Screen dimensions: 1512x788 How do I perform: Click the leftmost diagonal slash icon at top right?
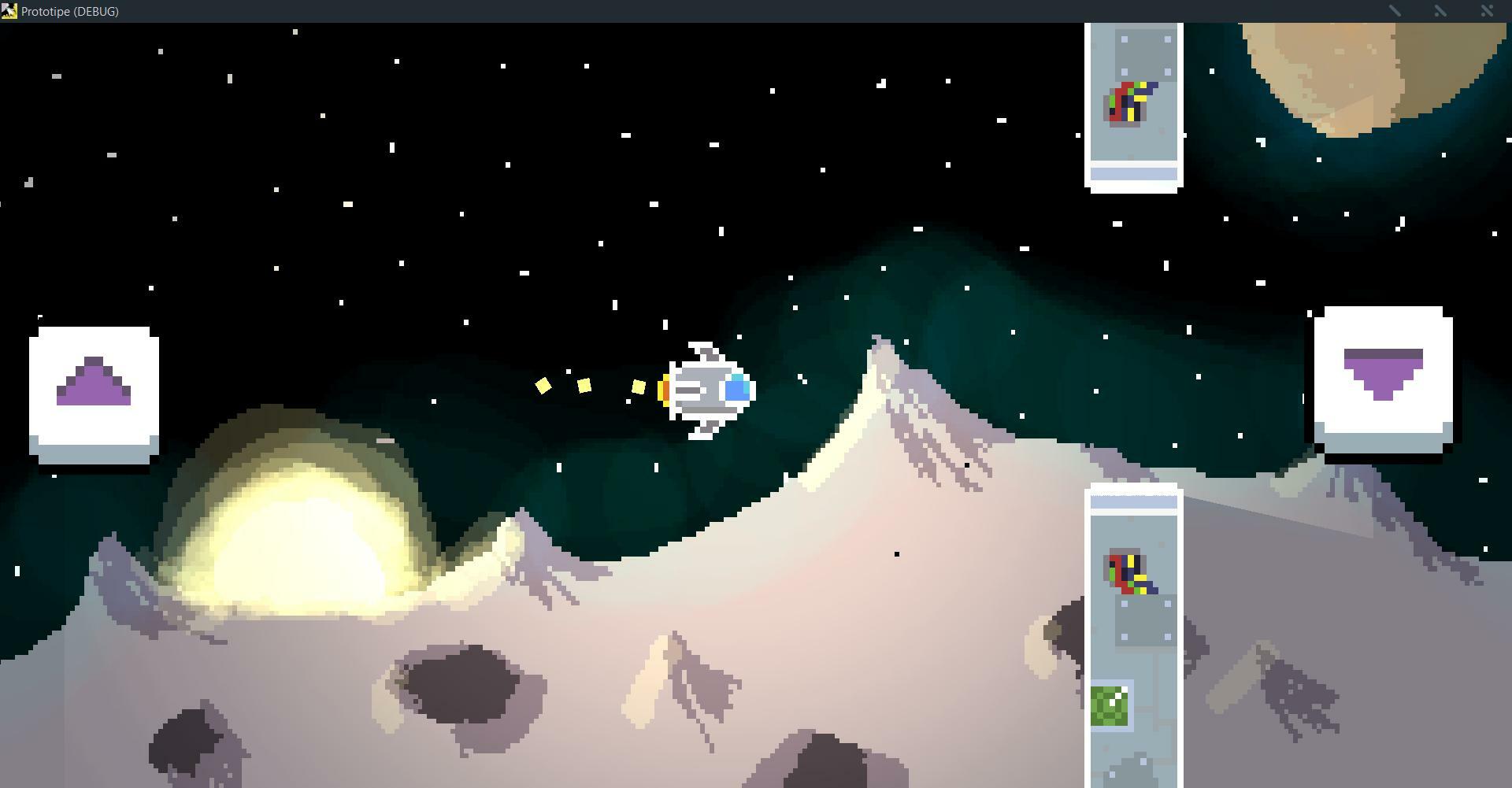[1394, 11]
